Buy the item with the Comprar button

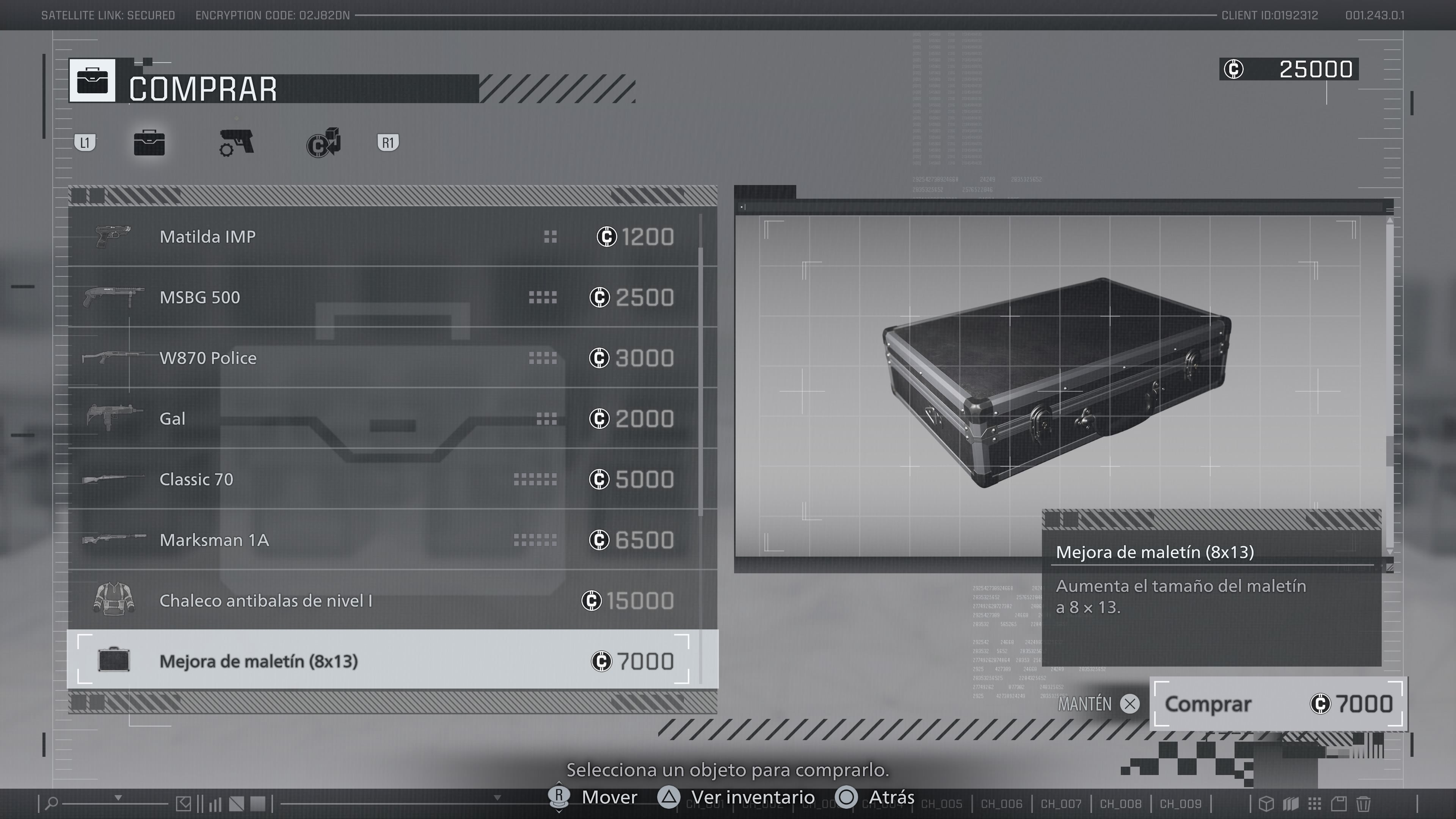(x=1277, y=704)
